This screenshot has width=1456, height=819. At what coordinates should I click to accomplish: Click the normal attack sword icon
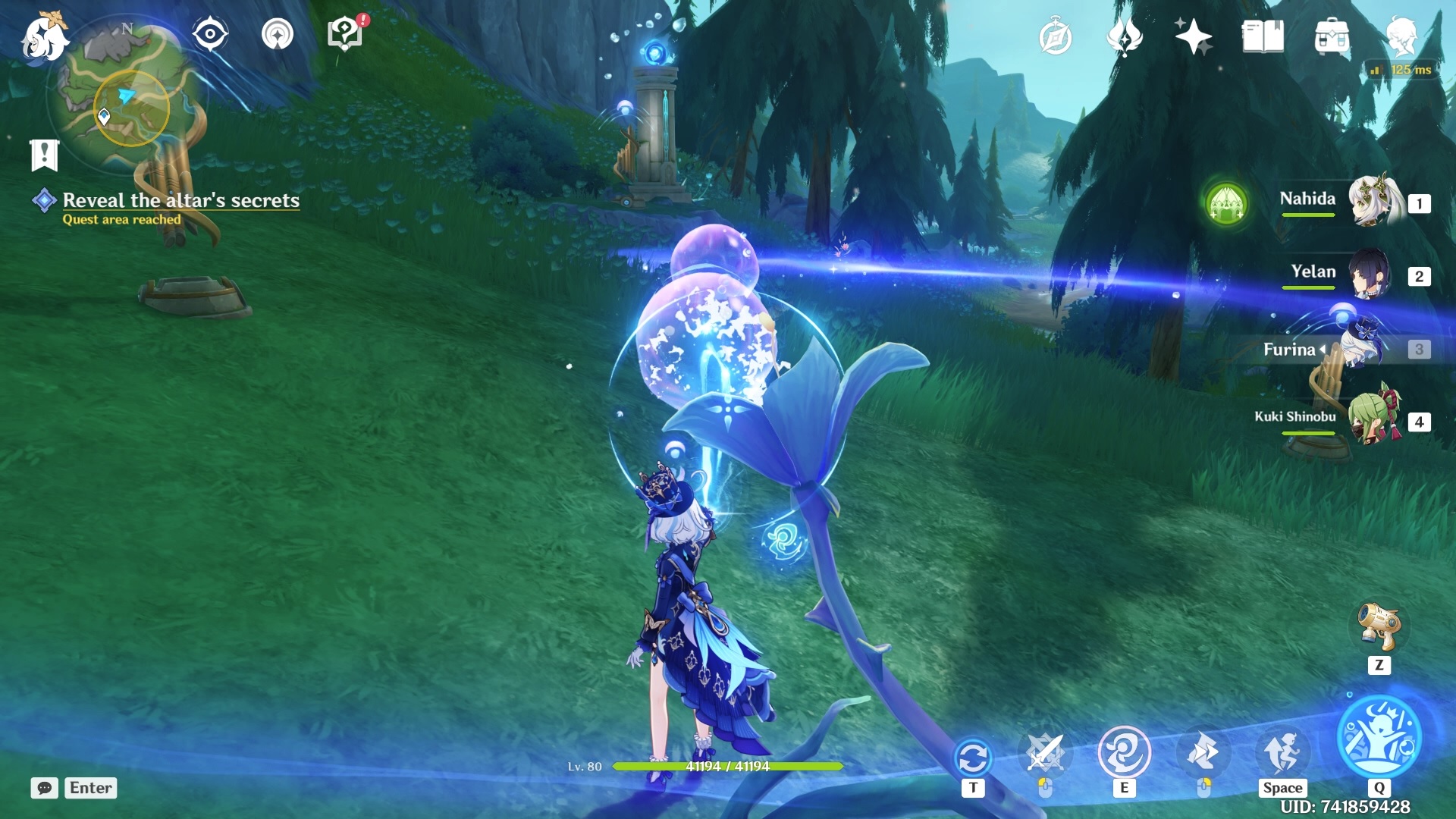pyautogui.click(x=1046, y=755)
